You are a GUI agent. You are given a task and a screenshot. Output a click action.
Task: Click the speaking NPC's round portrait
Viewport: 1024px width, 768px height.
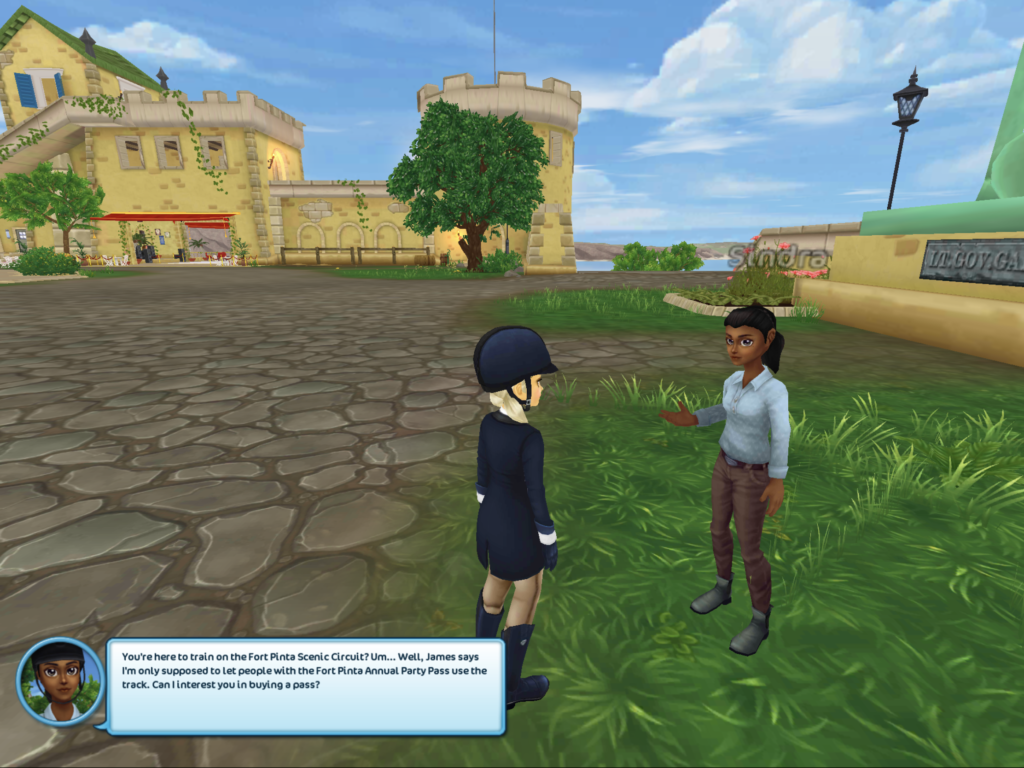point(60,681)
